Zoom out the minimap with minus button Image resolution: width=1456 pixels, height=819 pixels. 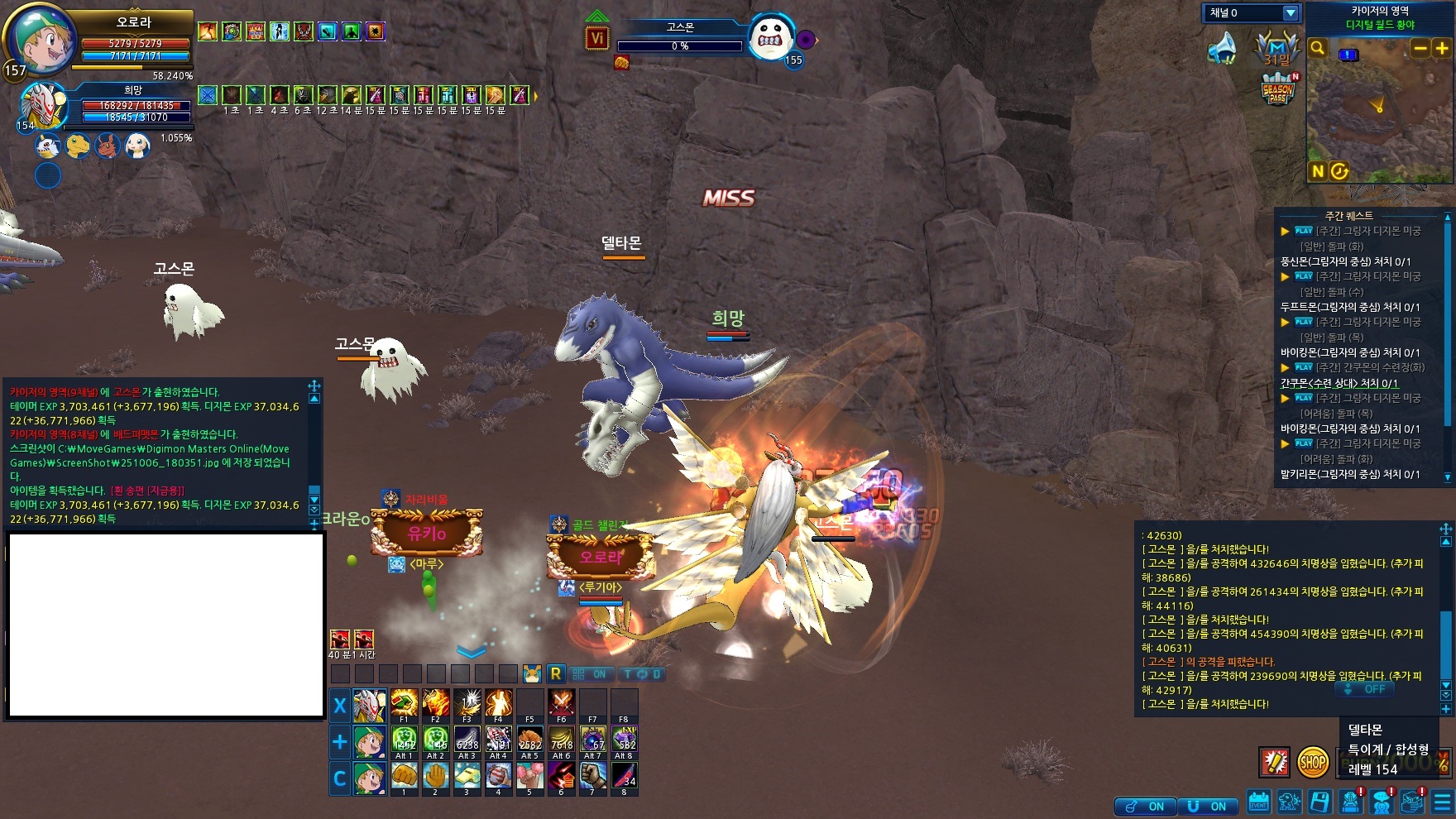pos(1420,49)
